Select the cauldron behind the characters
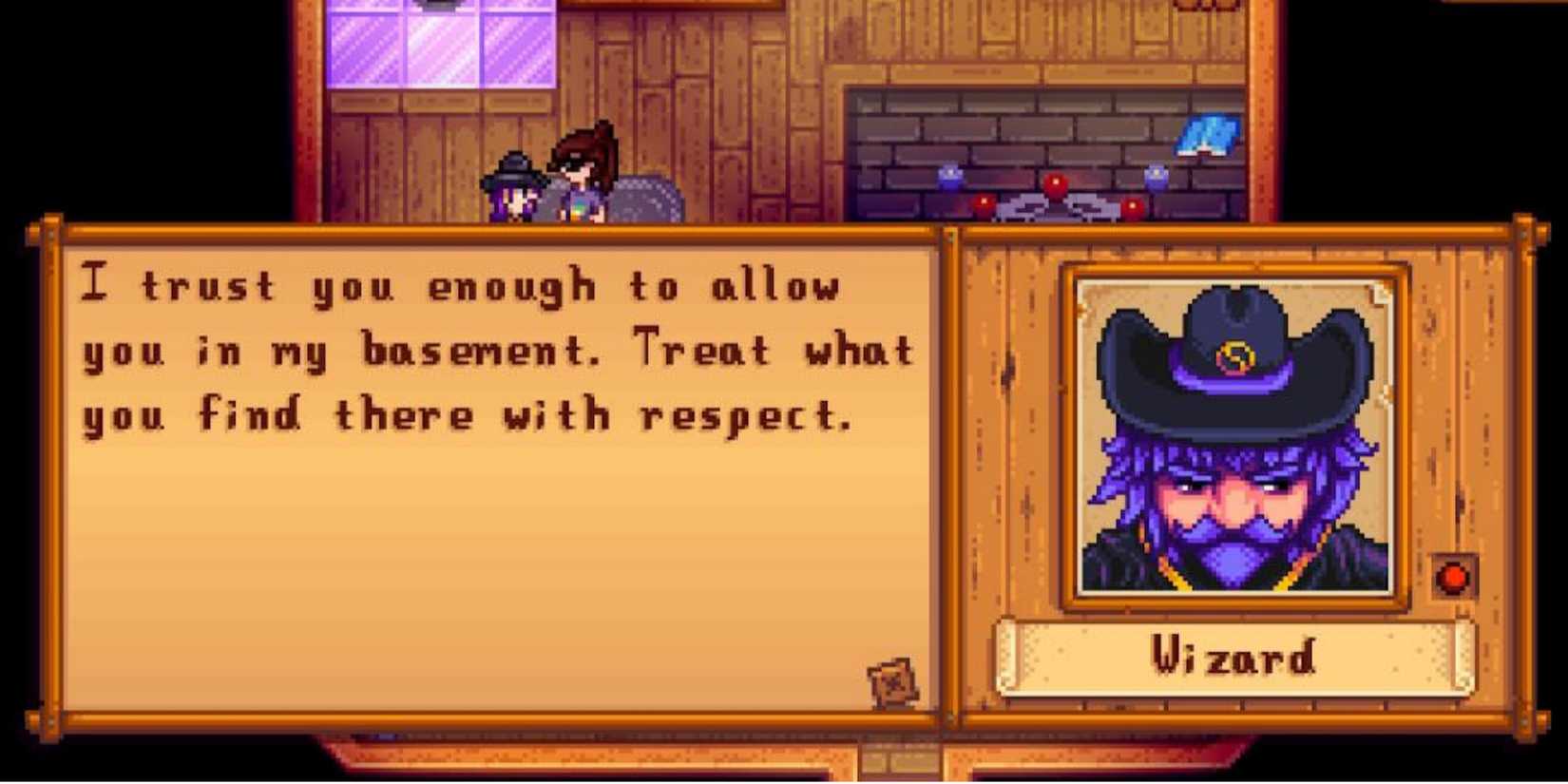The image size is (1568, 784). tap(646, 200)
